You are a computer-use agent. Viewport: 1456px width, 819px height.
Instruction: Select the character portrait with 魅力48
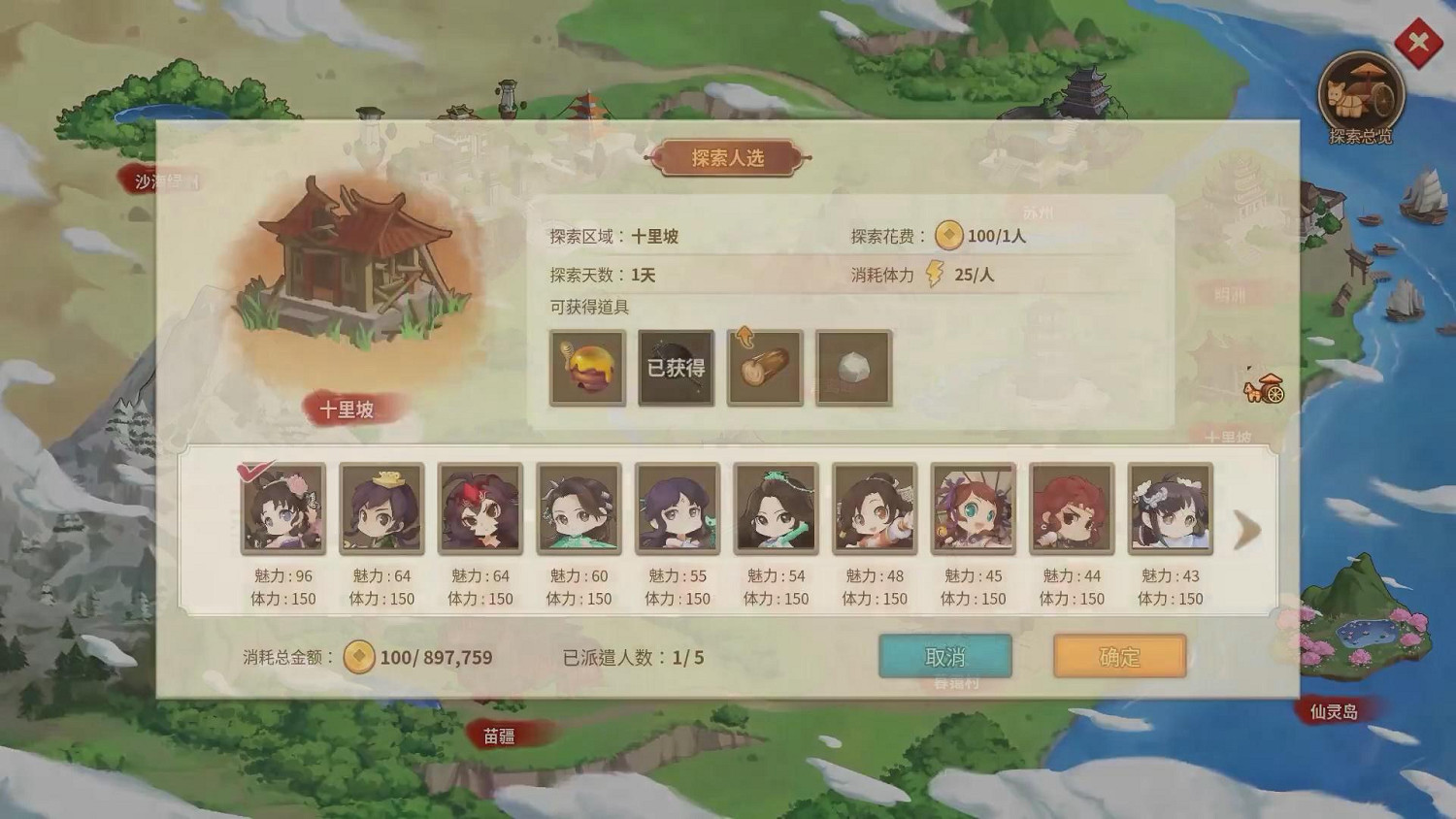[874, 509]
